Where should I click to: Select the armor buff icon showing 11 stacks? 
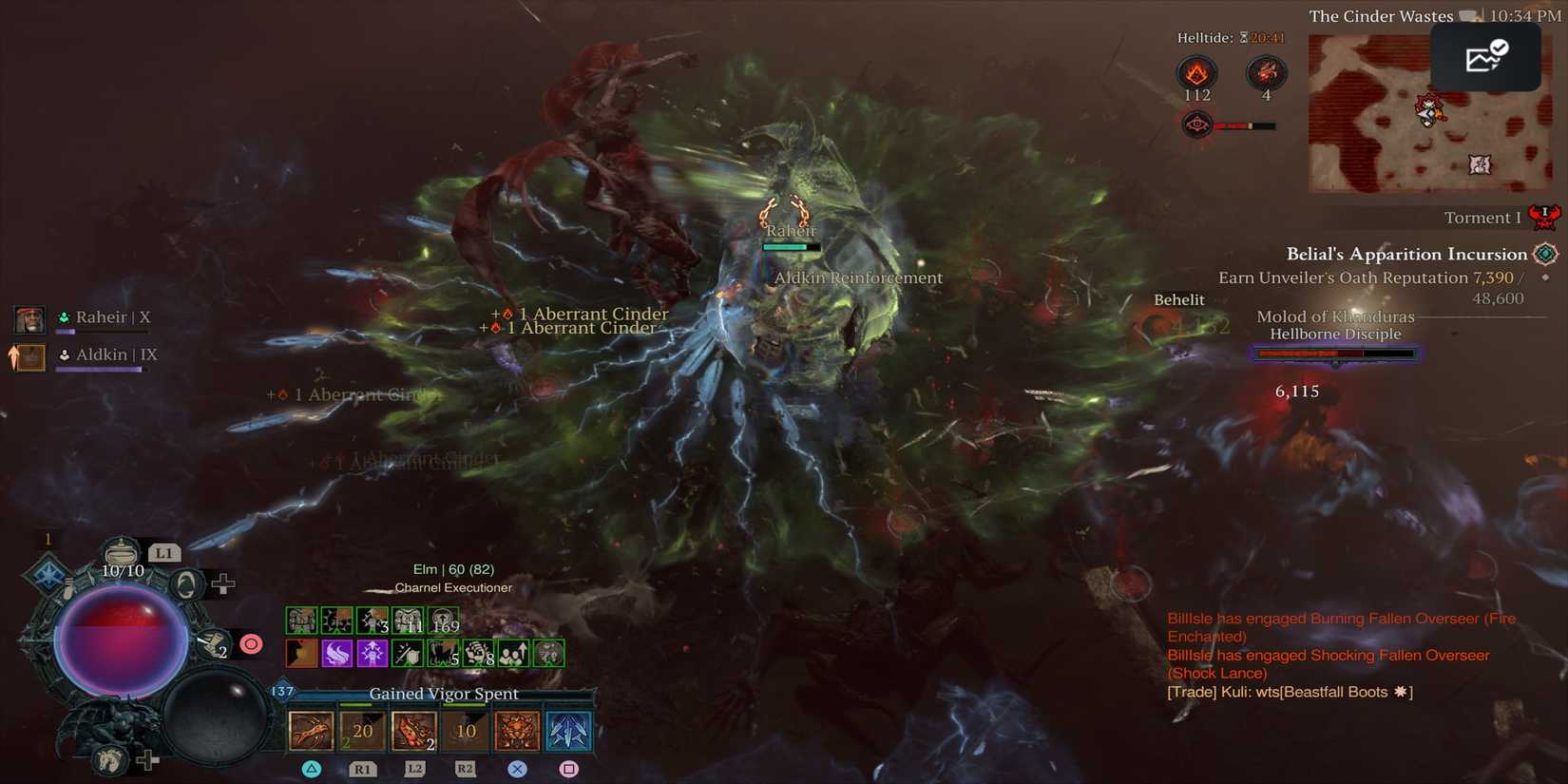tap(409, 619)
